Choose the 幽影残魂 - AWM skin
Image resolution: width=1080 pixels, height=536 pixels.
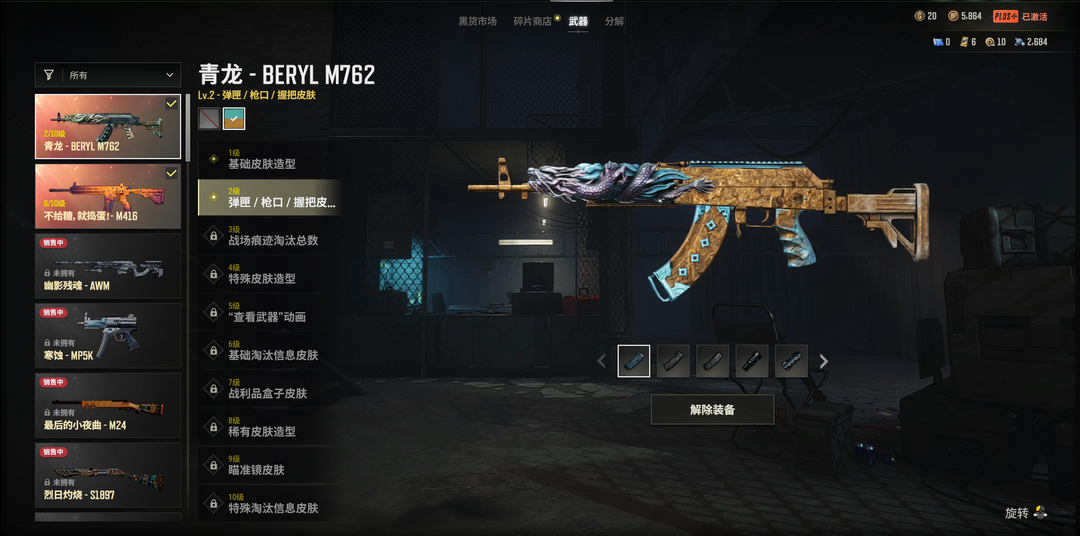point(108,266)
